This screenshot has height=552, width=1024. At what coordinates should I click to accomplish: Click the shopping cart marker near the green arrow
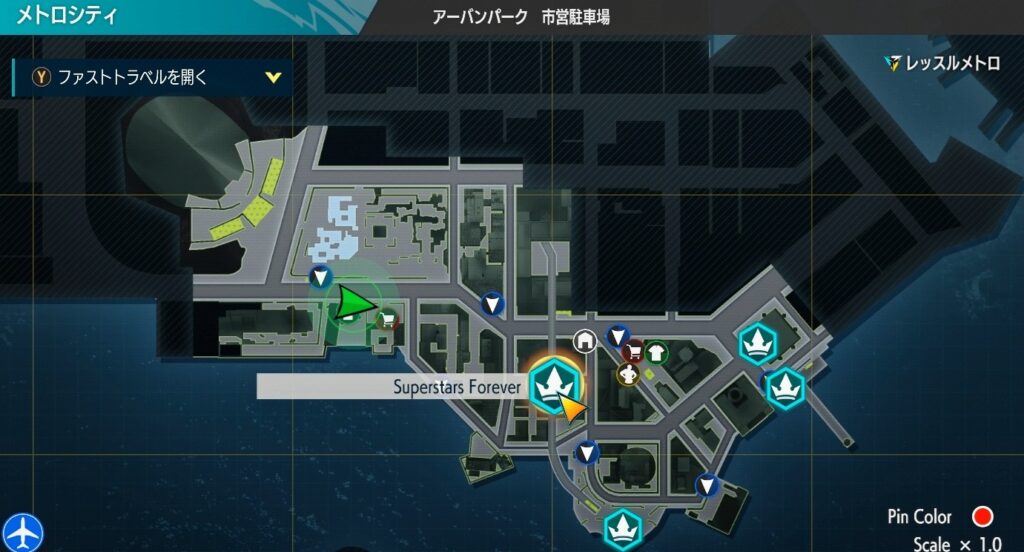click(388, 320)
